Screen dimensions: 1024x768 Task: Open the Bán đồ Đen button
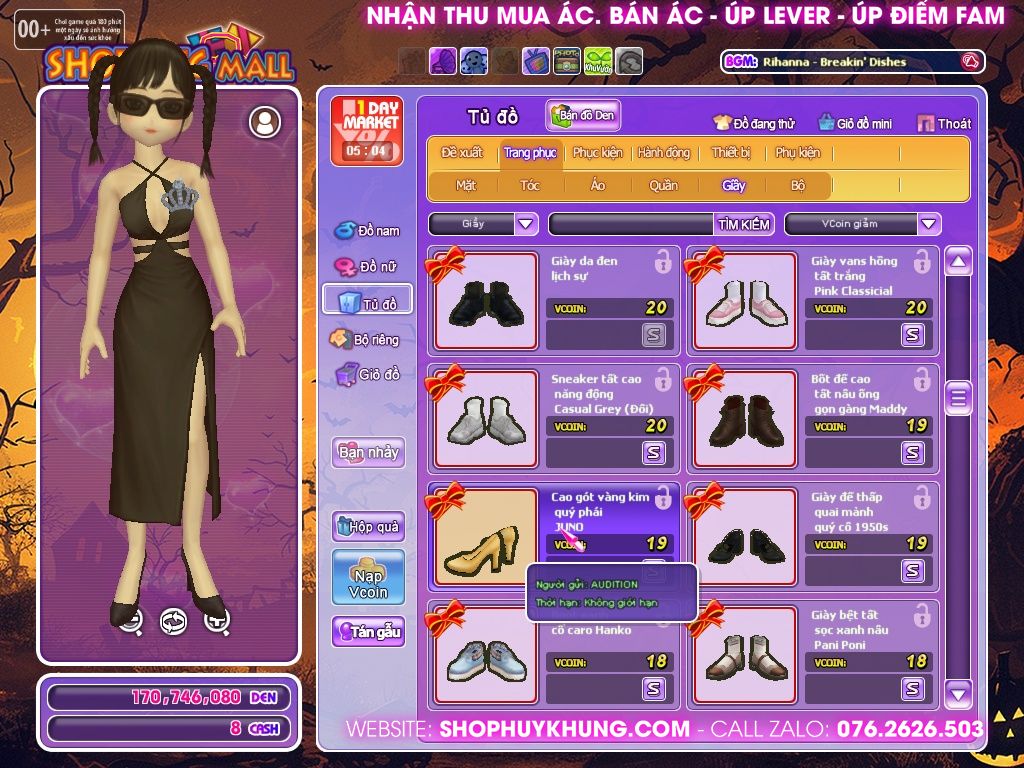584,116
